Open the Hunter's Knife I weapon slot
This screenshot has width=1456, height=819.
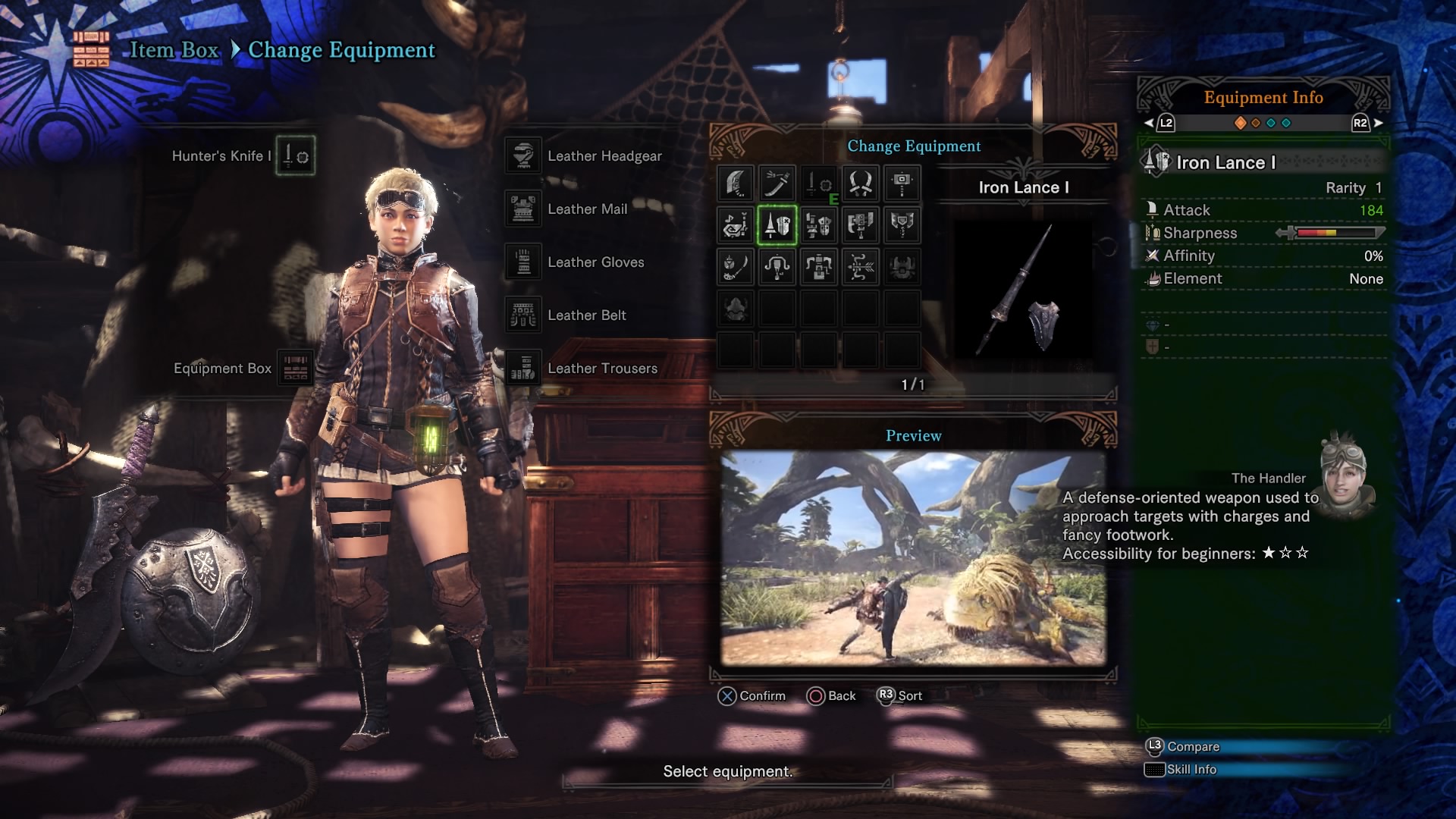coord(295,156)
